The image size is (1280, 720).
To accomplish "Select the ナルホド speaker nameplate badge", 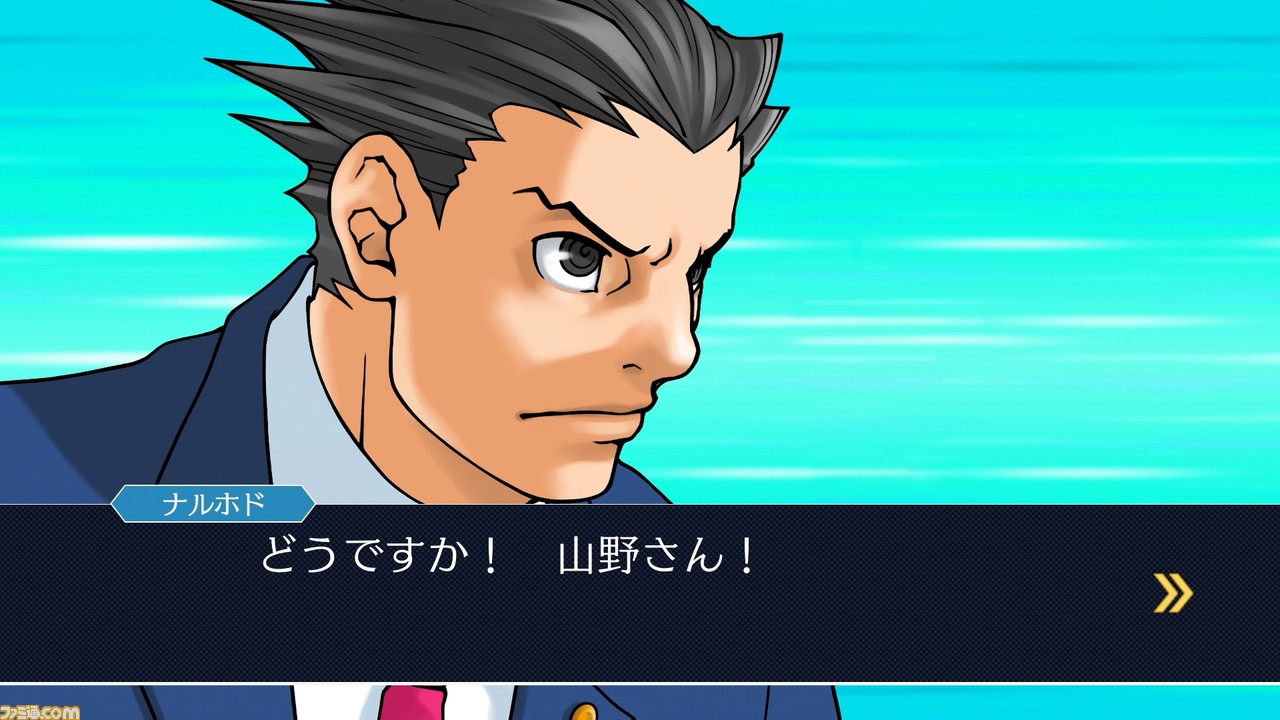I will 213,505.
